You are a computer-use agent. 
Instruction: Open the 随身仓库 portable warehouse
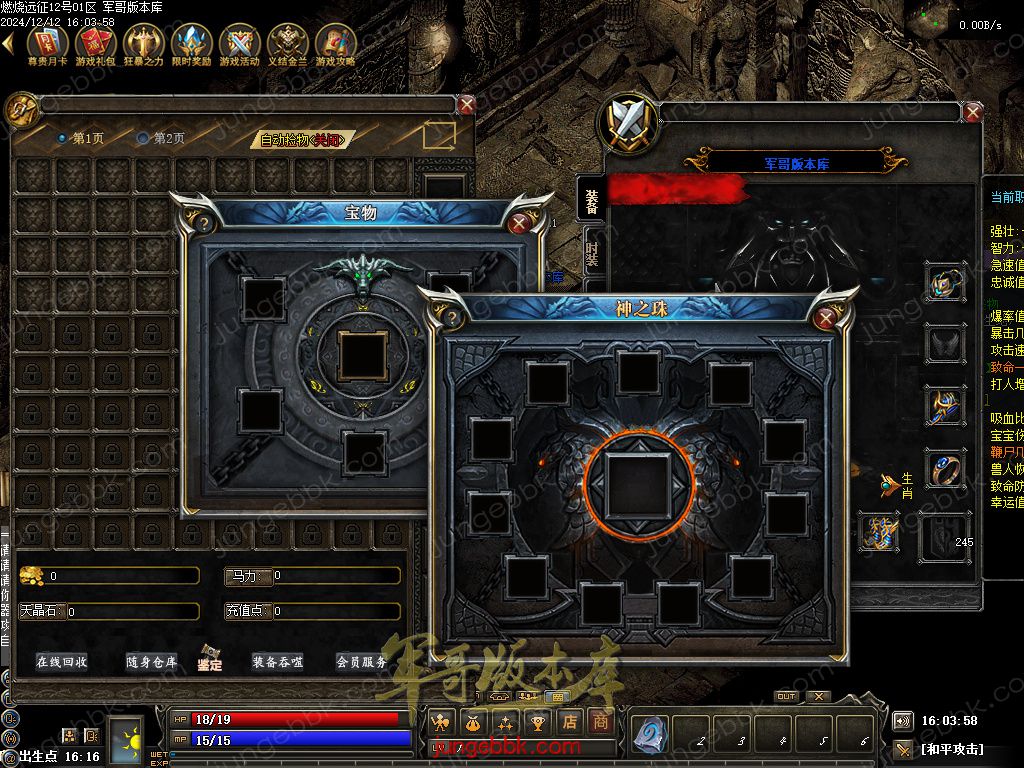coord(151,662)
